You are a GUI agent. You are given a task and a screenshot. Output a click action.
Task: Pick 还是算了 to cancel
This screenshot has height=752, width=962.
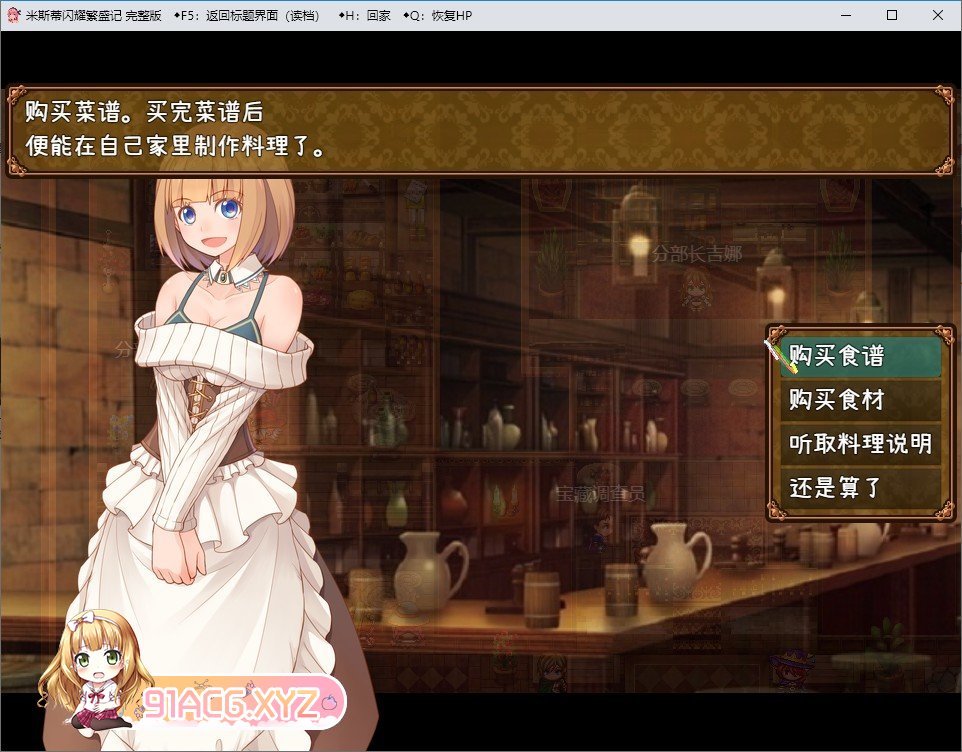pos(858,488)
